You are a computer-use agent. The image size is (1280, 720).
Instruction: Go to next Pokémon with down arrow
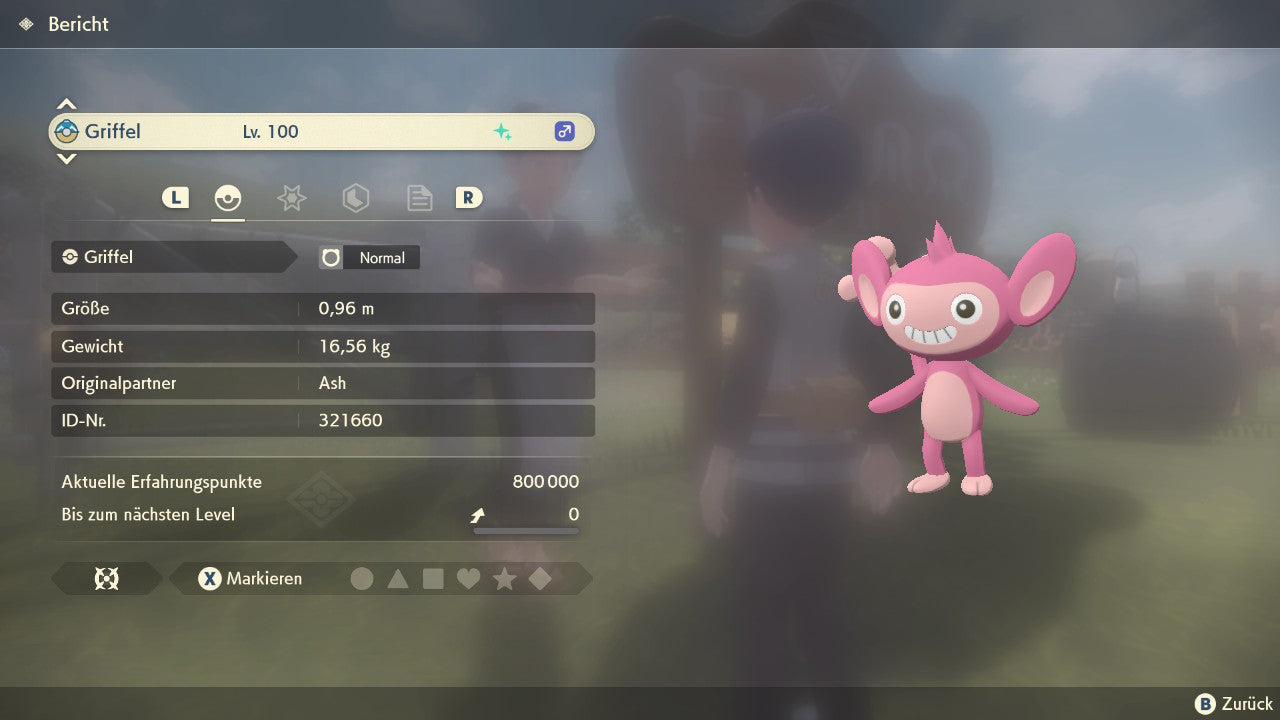66,158
